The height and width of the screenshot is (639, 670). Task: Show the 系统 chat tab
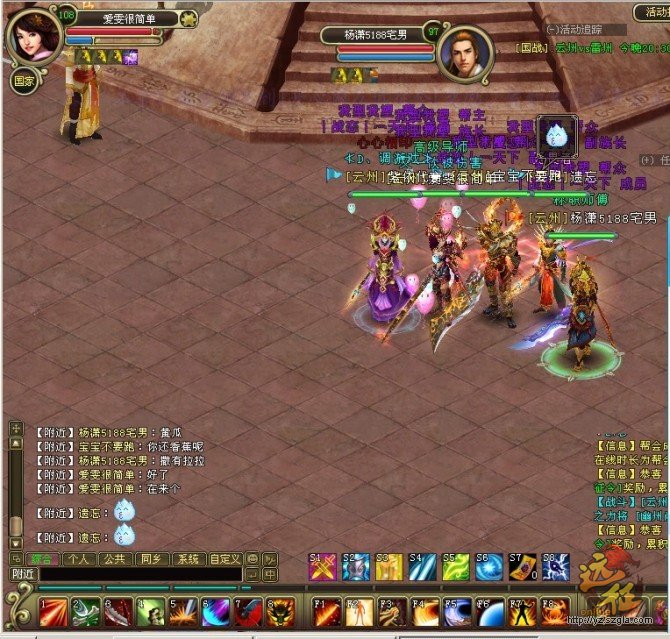click(x=188, y=558)
